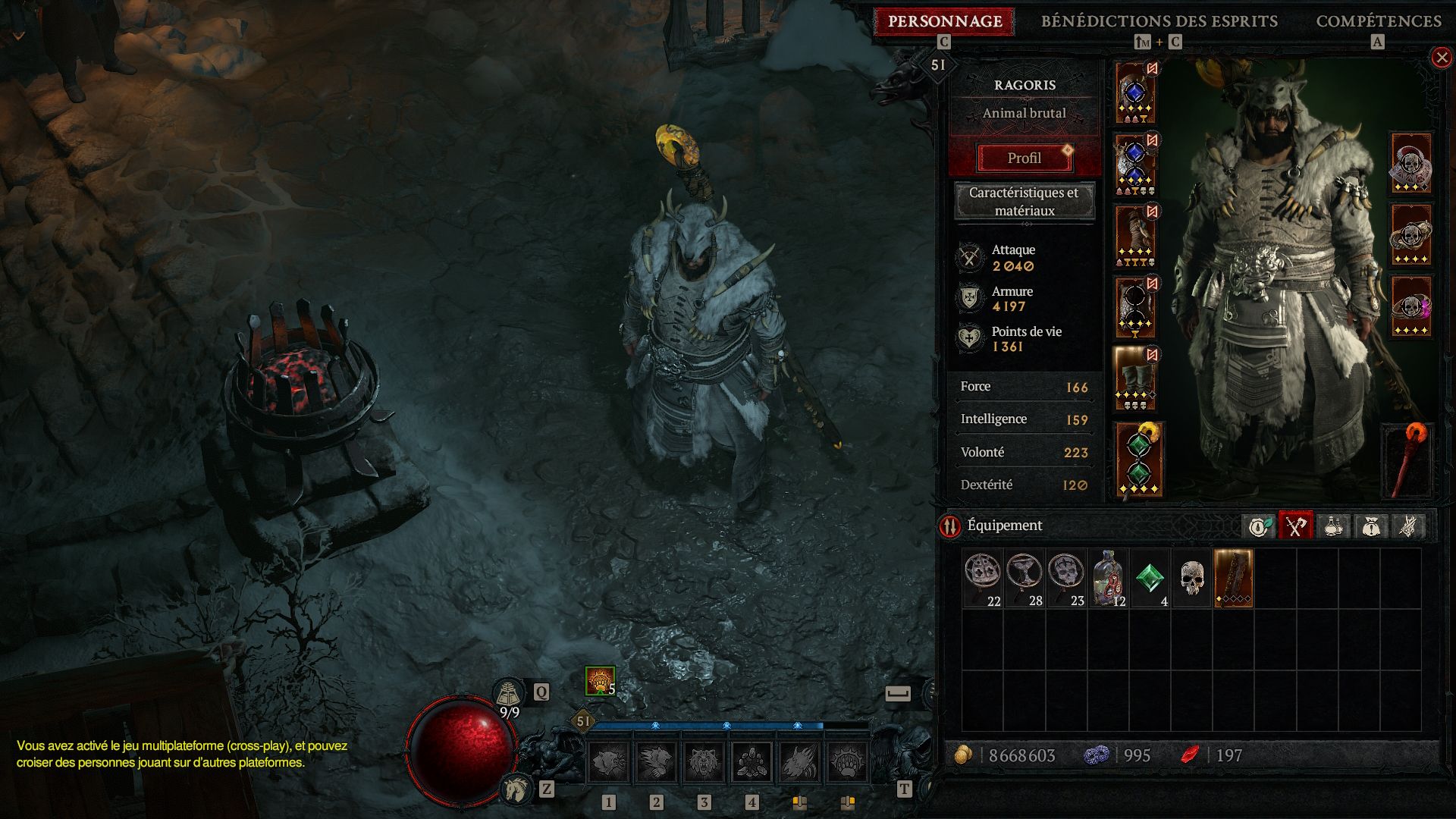Pick the skull item in inventory
This screenshot has height=819, width=1456.
tap(1192, 579)
